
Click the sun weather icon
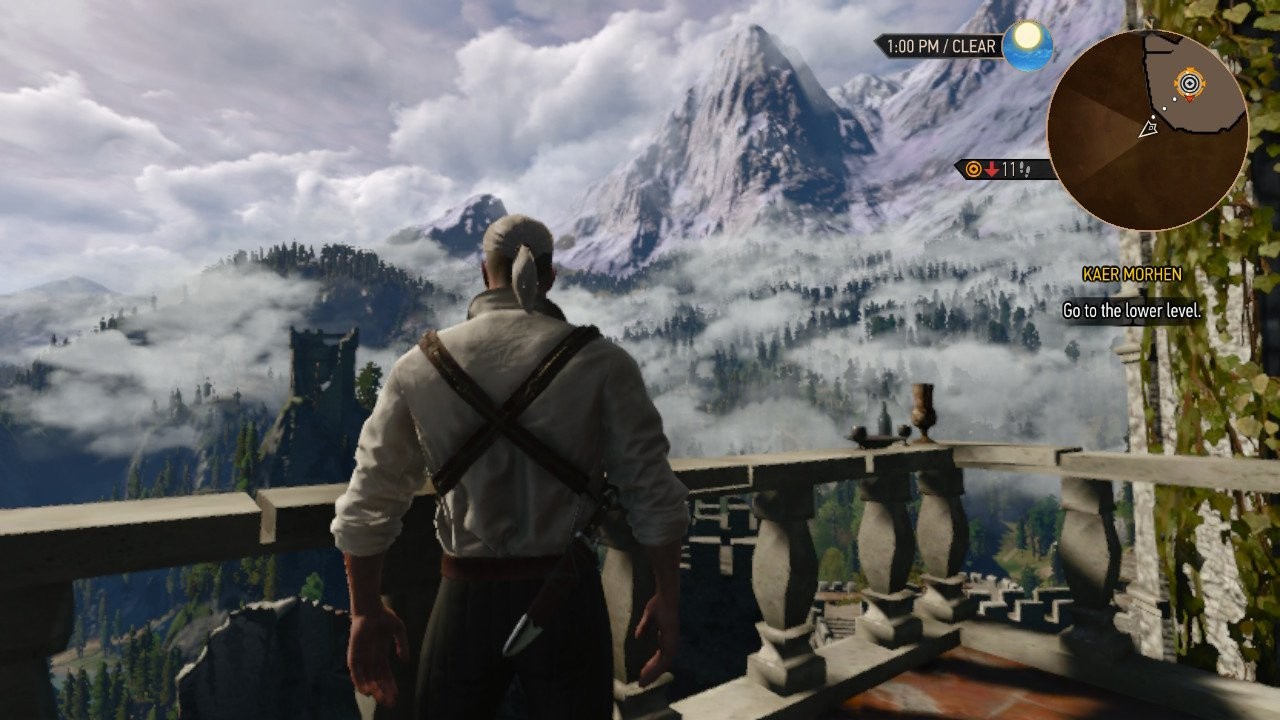tap(1027, 45)
